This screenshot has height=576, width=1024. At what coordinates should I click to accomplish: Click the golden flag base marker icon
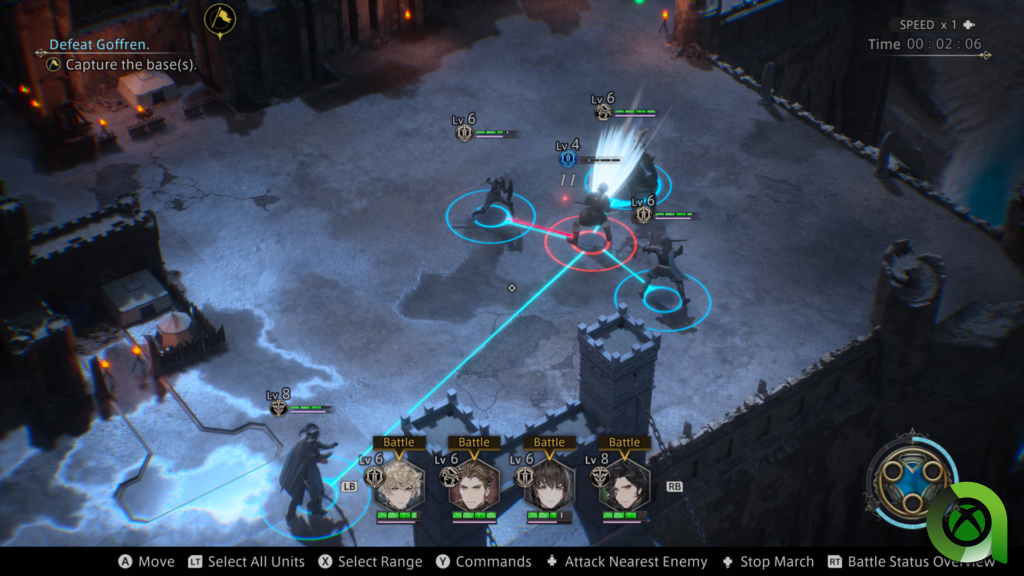click(x=218, y=18)
